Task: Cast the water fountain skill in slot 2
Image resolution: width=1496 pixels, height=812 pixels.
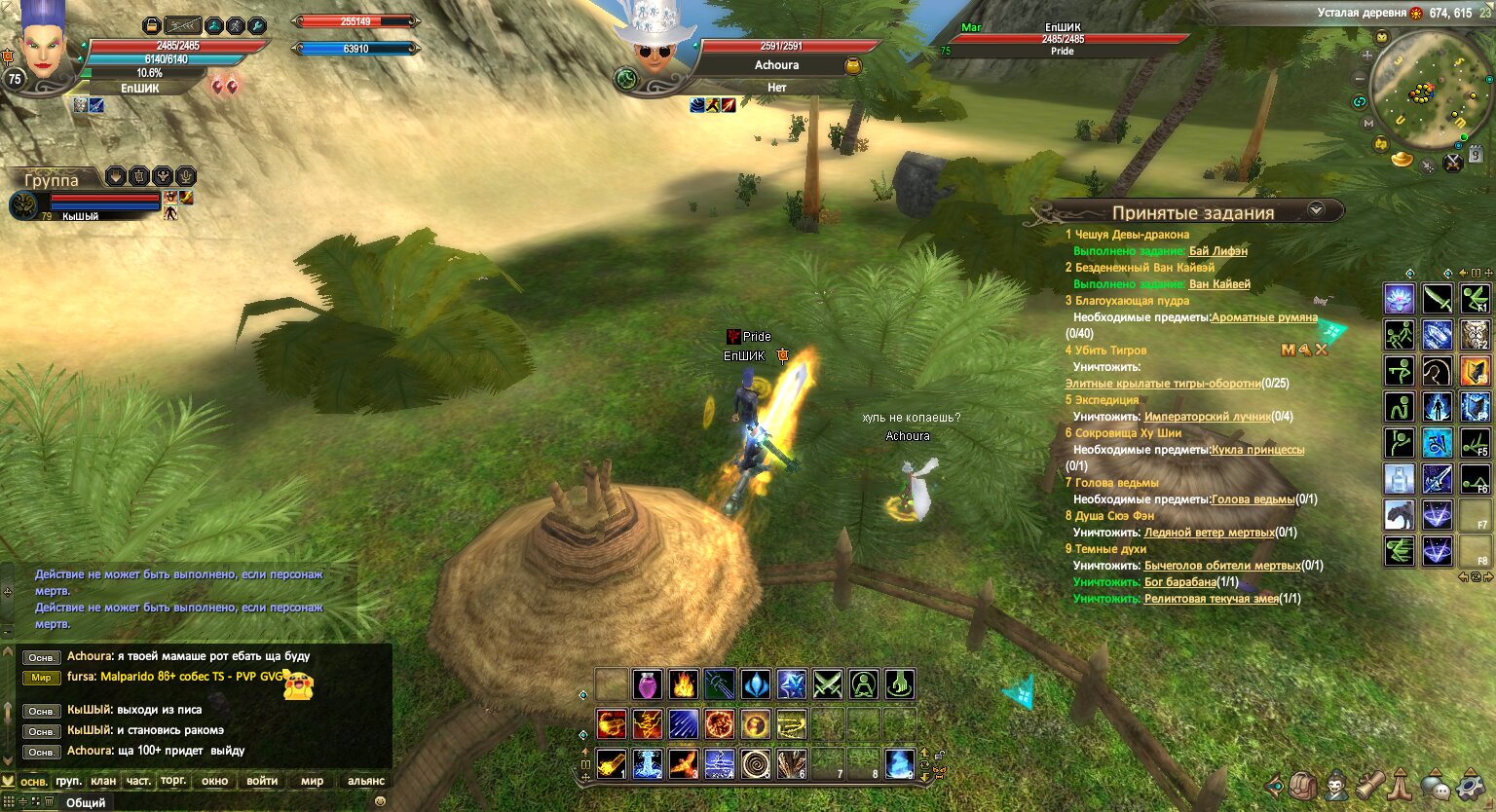Action: (648, 764)
